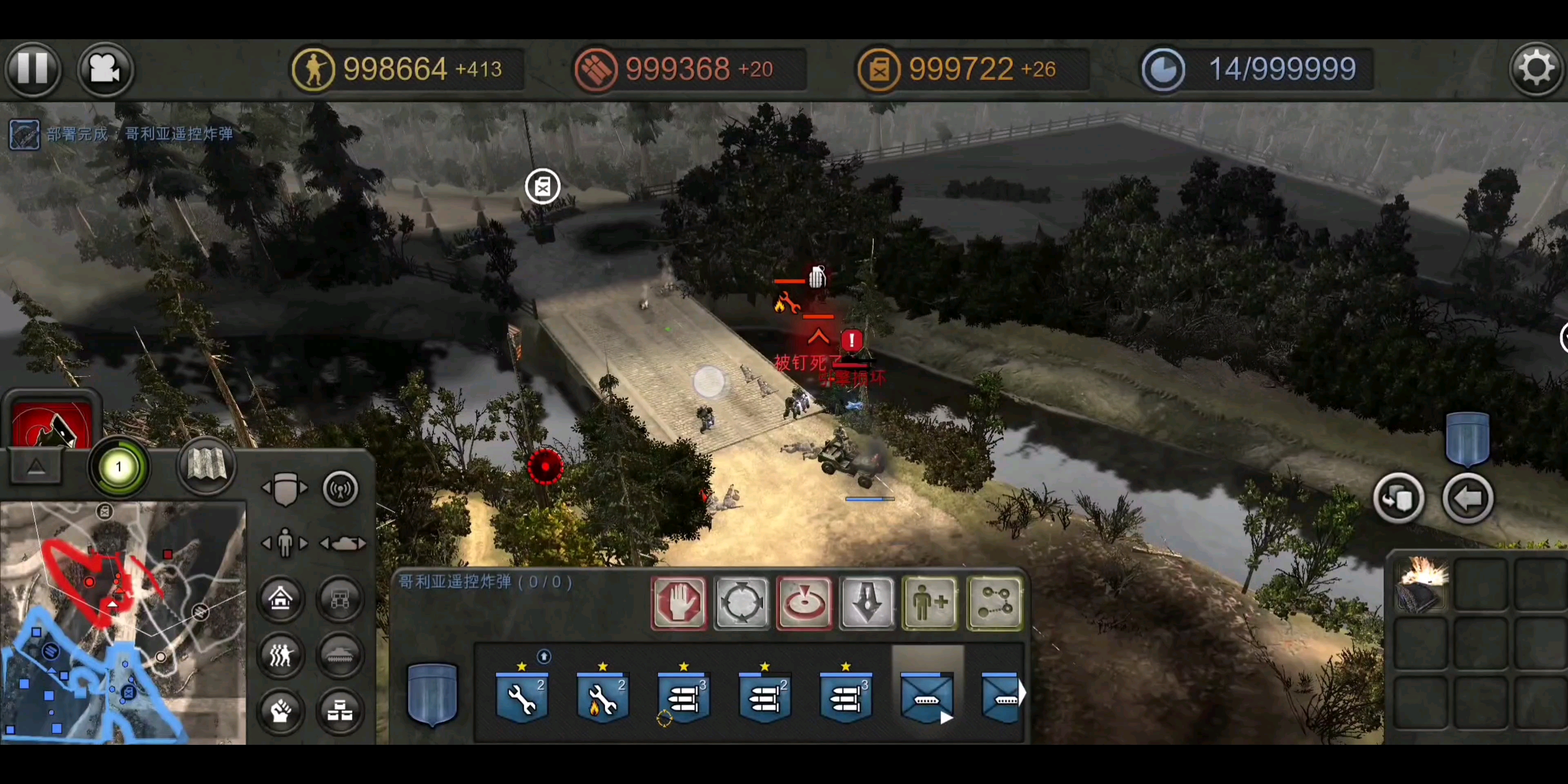Reinforce squad with the soldier-plus button

931,603
